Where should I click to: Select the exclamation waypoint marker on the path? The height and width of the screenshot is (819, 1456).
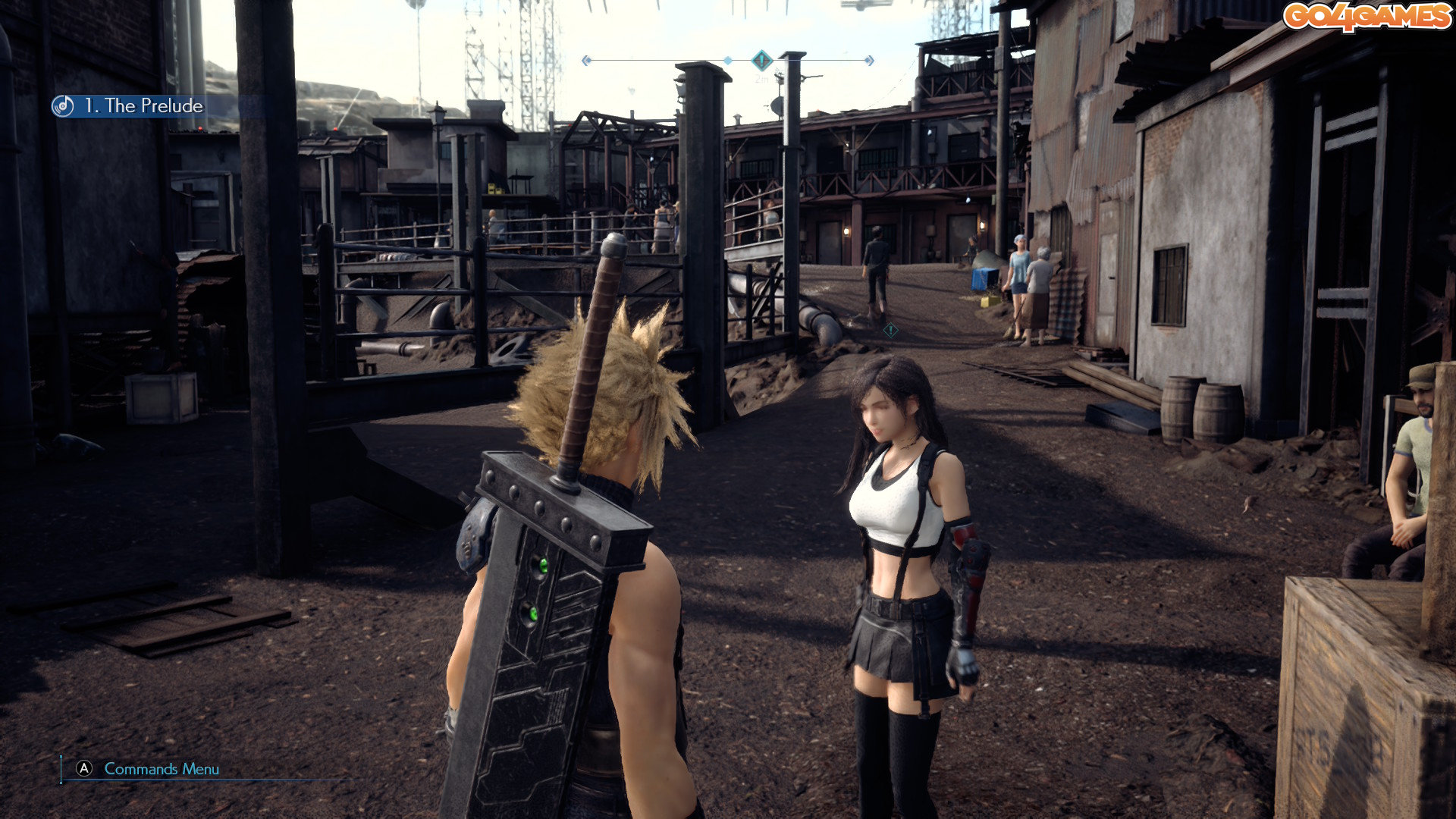[x=891, y=330]
